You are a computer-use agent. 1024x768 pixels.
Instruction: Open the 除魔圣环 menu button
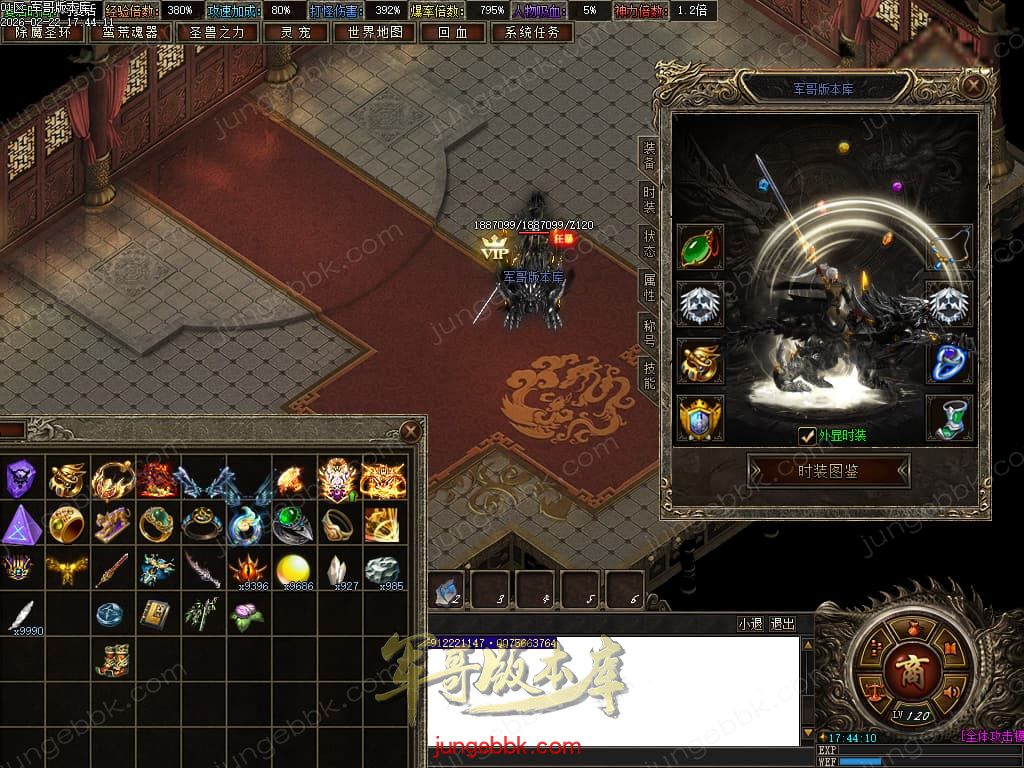[x=43, y=32]
